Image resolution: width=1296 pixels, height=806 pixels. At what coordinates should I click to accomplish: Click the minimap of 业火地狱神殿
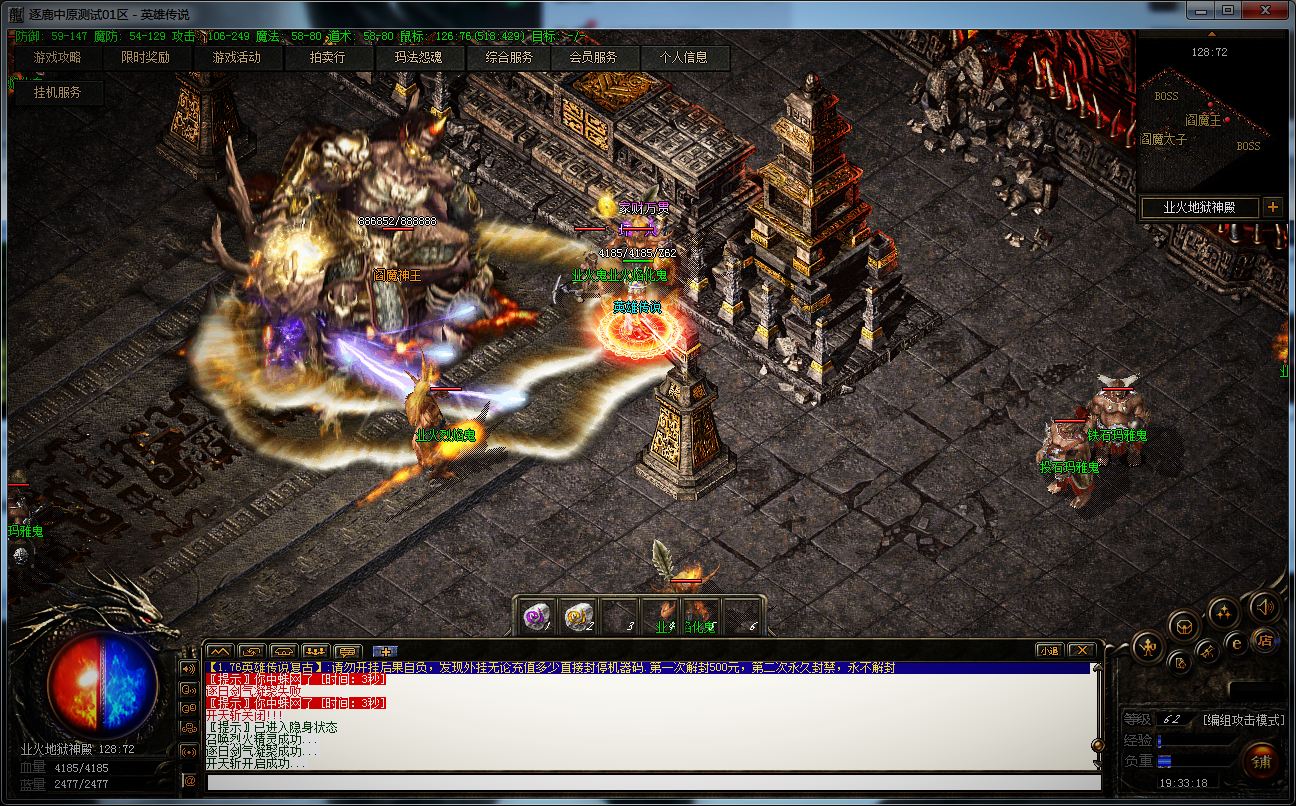tap(1210, 120)
